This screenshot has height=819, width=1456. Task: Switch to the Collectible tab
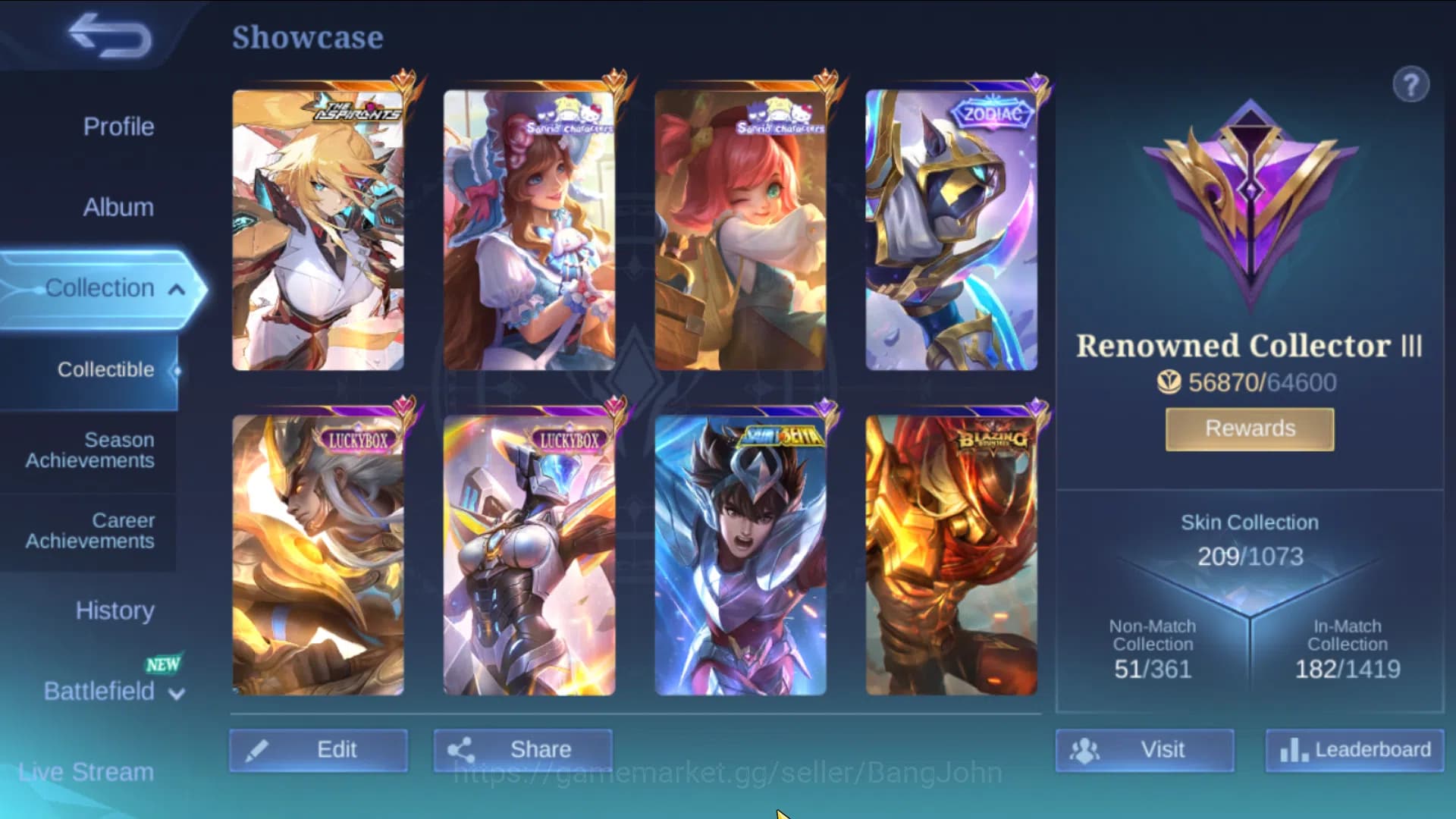point(106,369)
